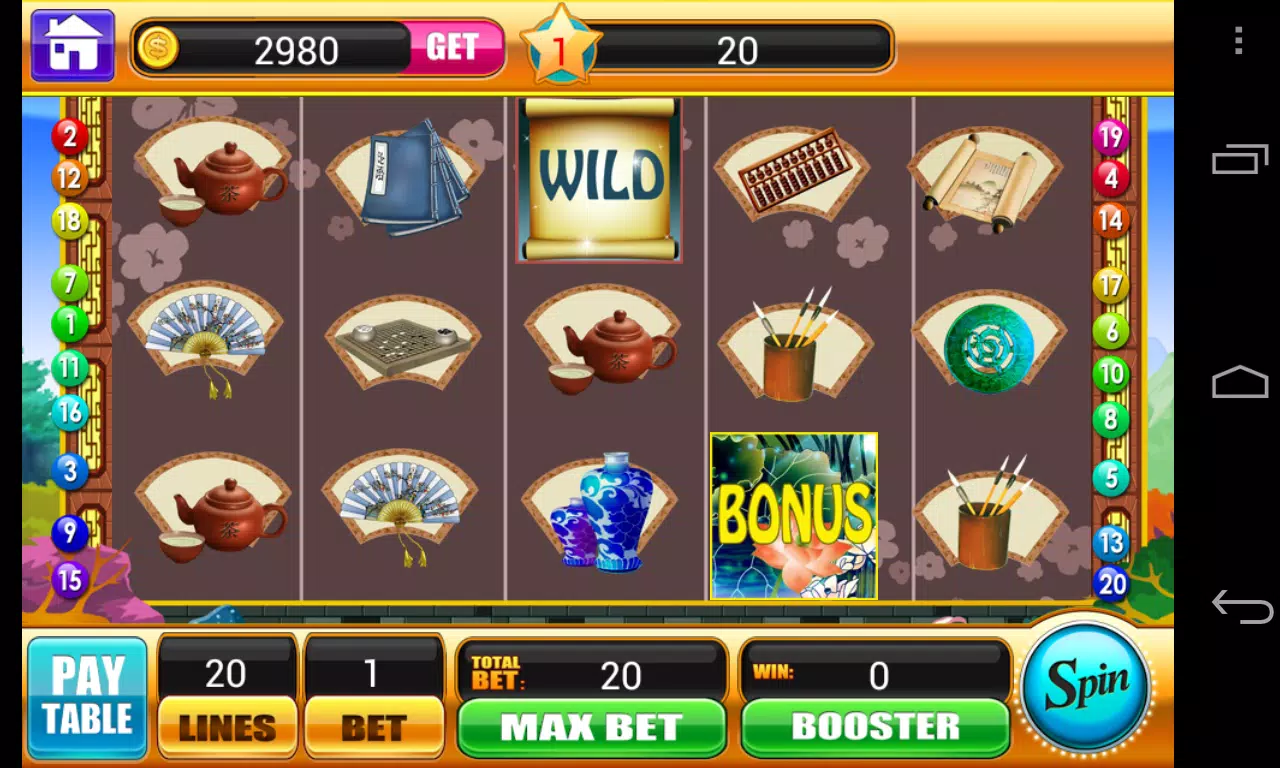Change the number of Lines
This screenshot has width=1280, height=768.
(x=227, y=726)
